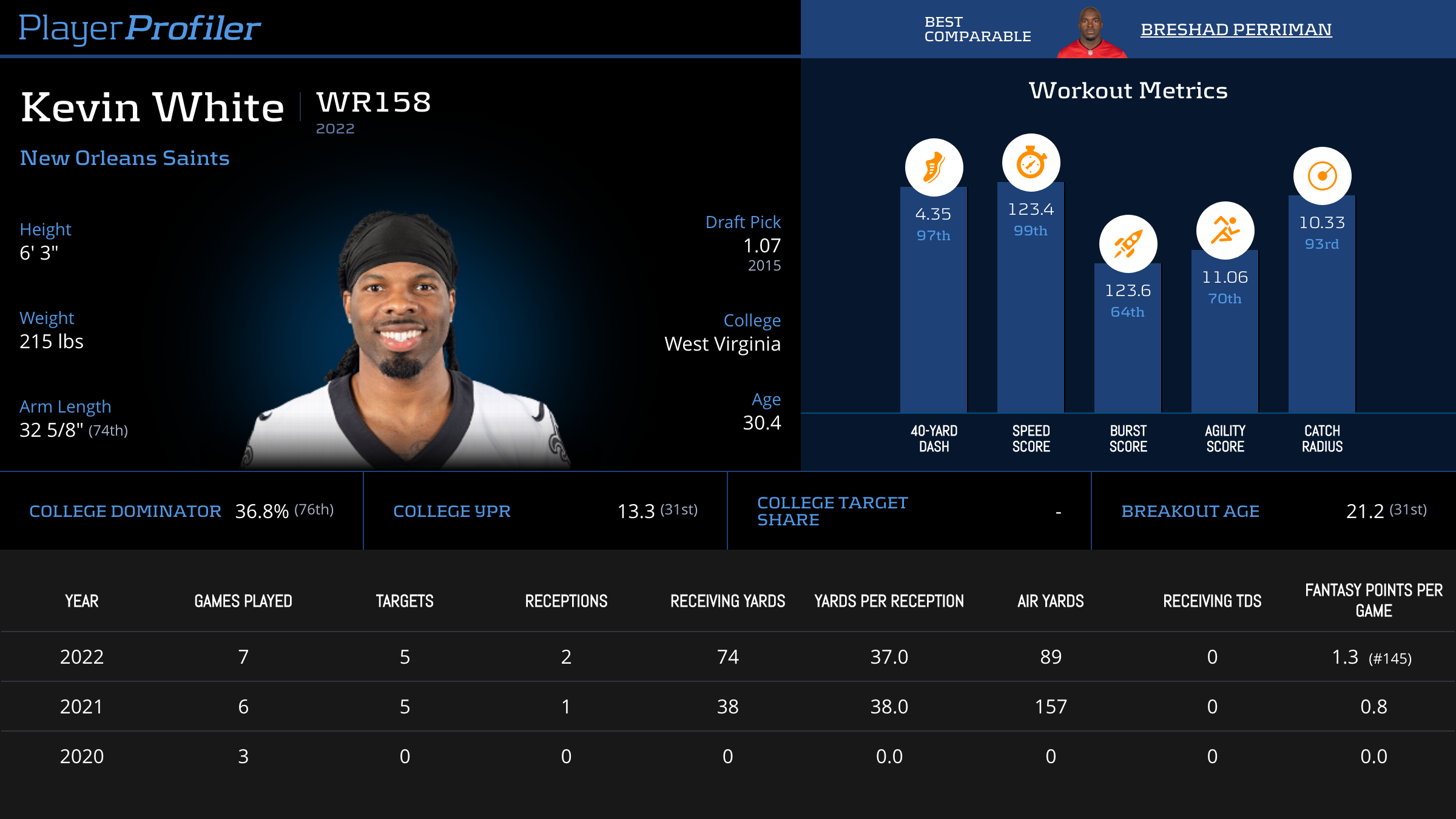Screen dimensions: 1456x819
Task: Click the agility score runner icon
Action: [1225, 231]
